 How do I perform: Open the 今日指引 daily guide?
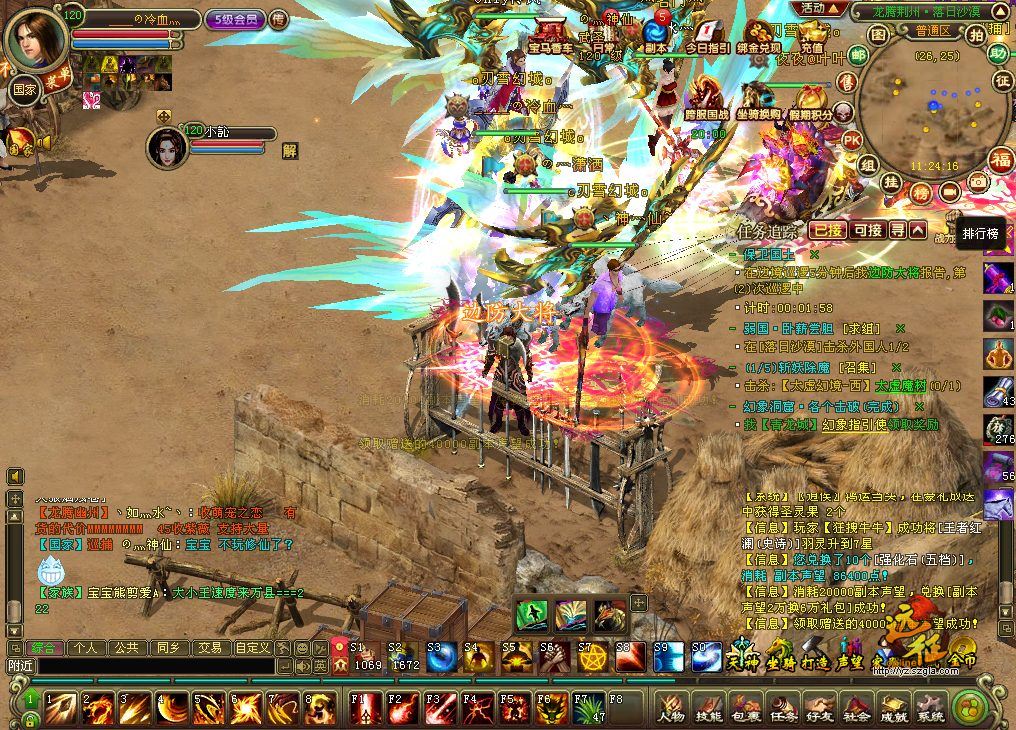point(707,36)
